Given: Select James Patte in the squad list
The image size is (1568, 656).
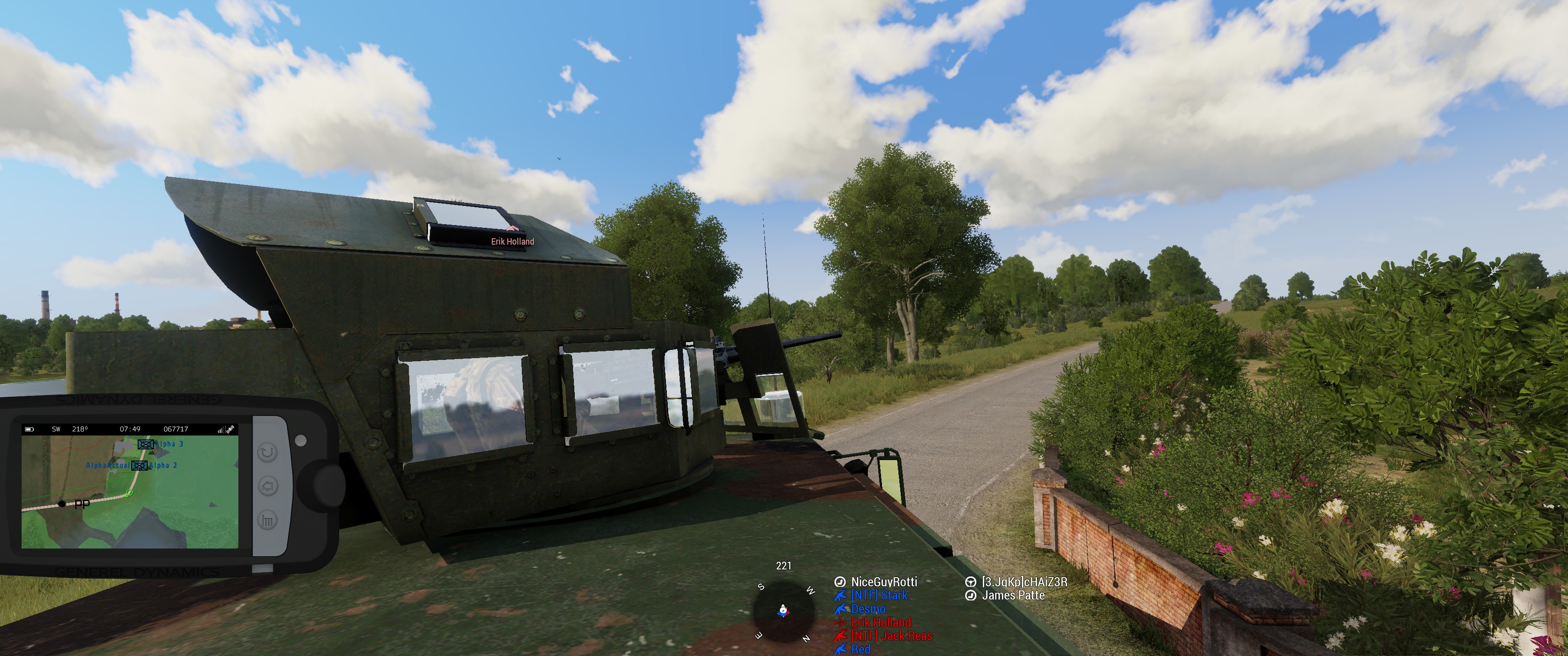Looking at the screenshot, I should point(1013,595).
